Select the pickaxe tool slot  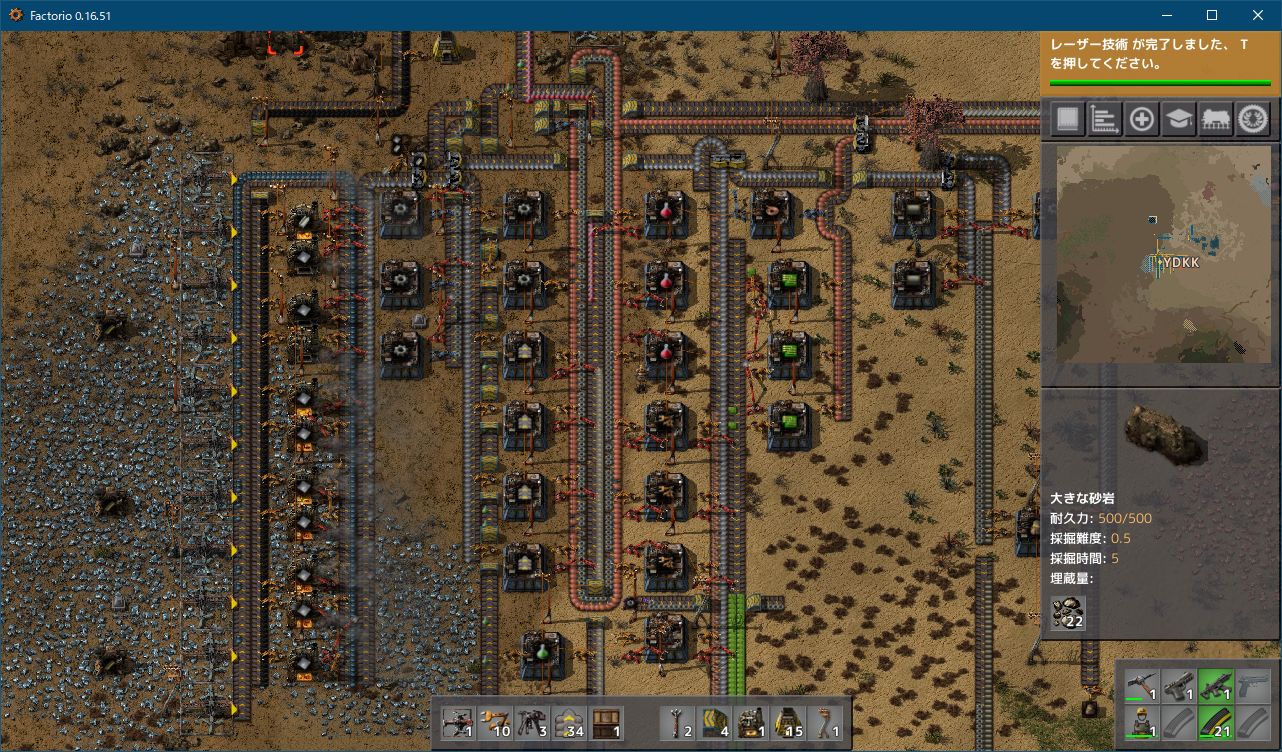click(x=1140, y=686)
